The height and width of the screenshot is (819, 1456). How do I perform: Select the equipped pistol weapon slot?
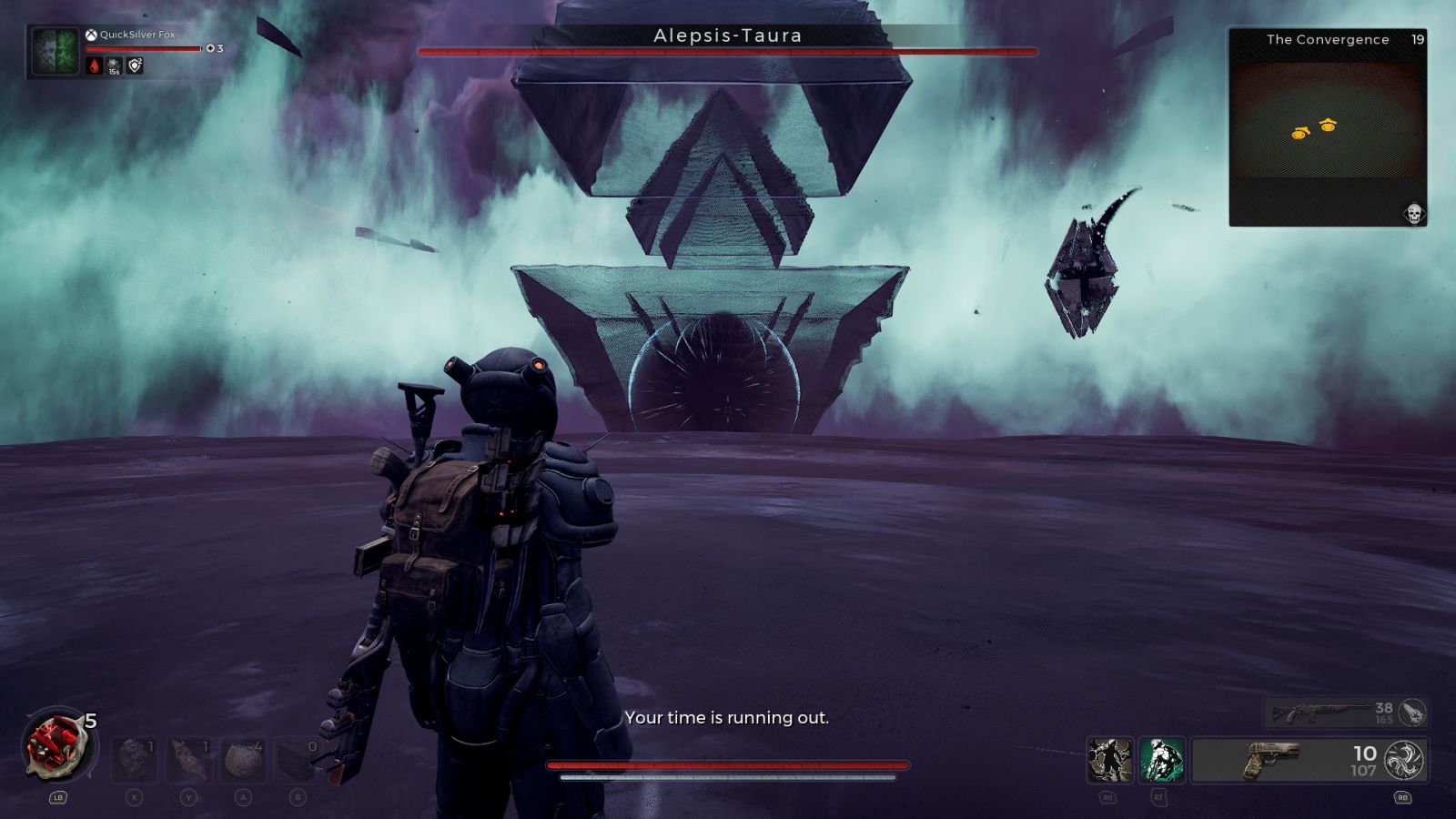click(x=1283, y=760)
